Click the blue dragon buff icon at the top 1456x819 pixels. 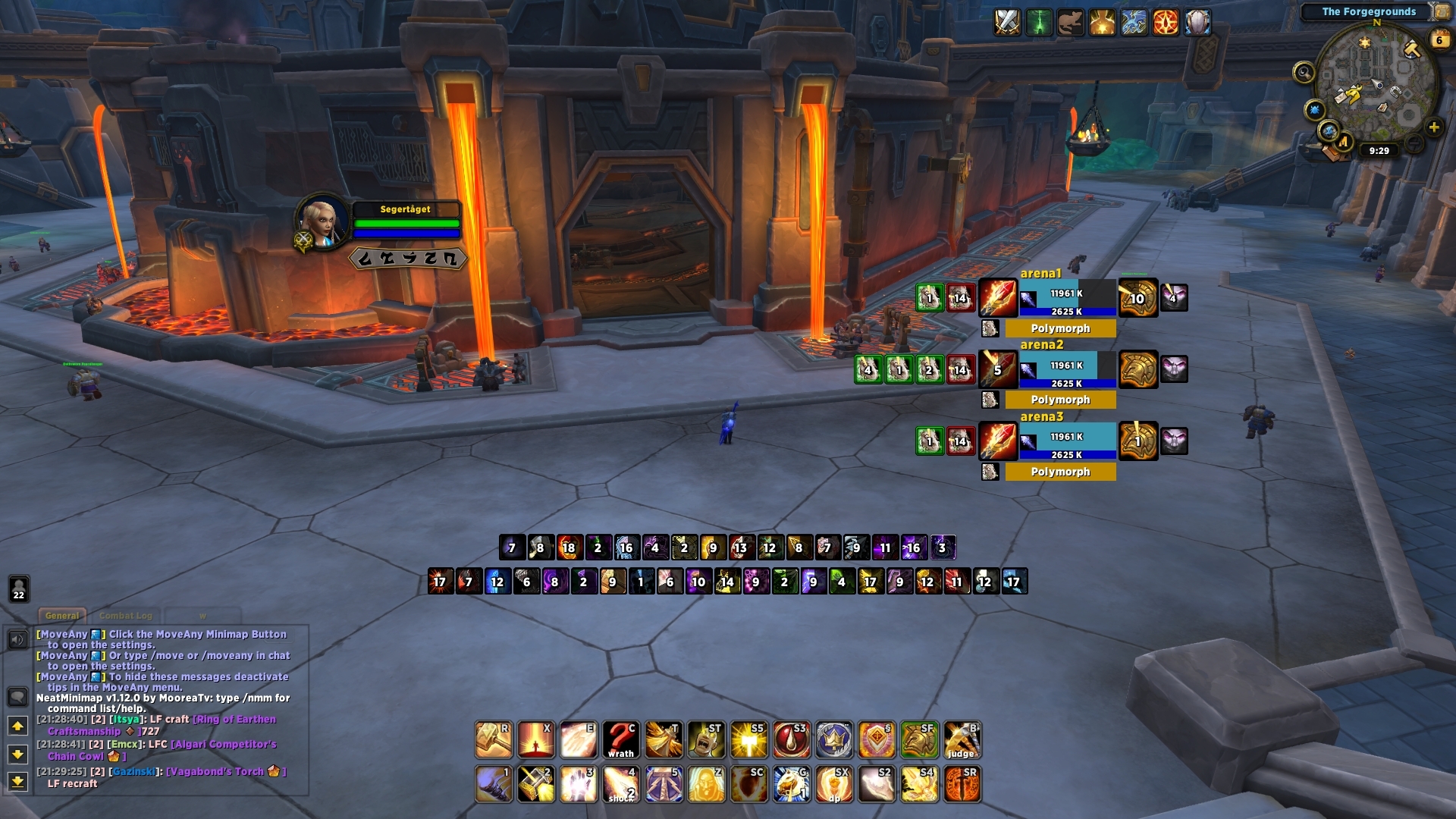(x=1132, y=23)
